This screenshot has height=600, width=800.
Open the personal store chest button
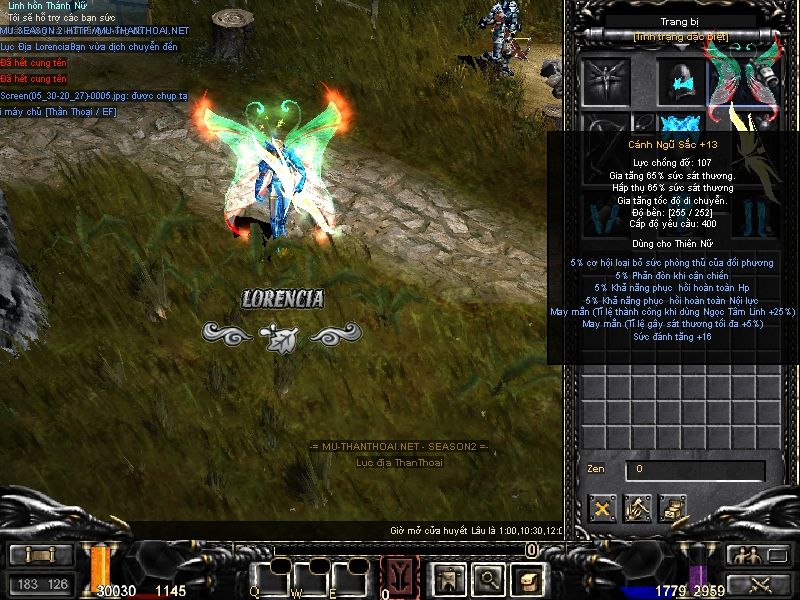pyautogui.click(x=673, y=508)
